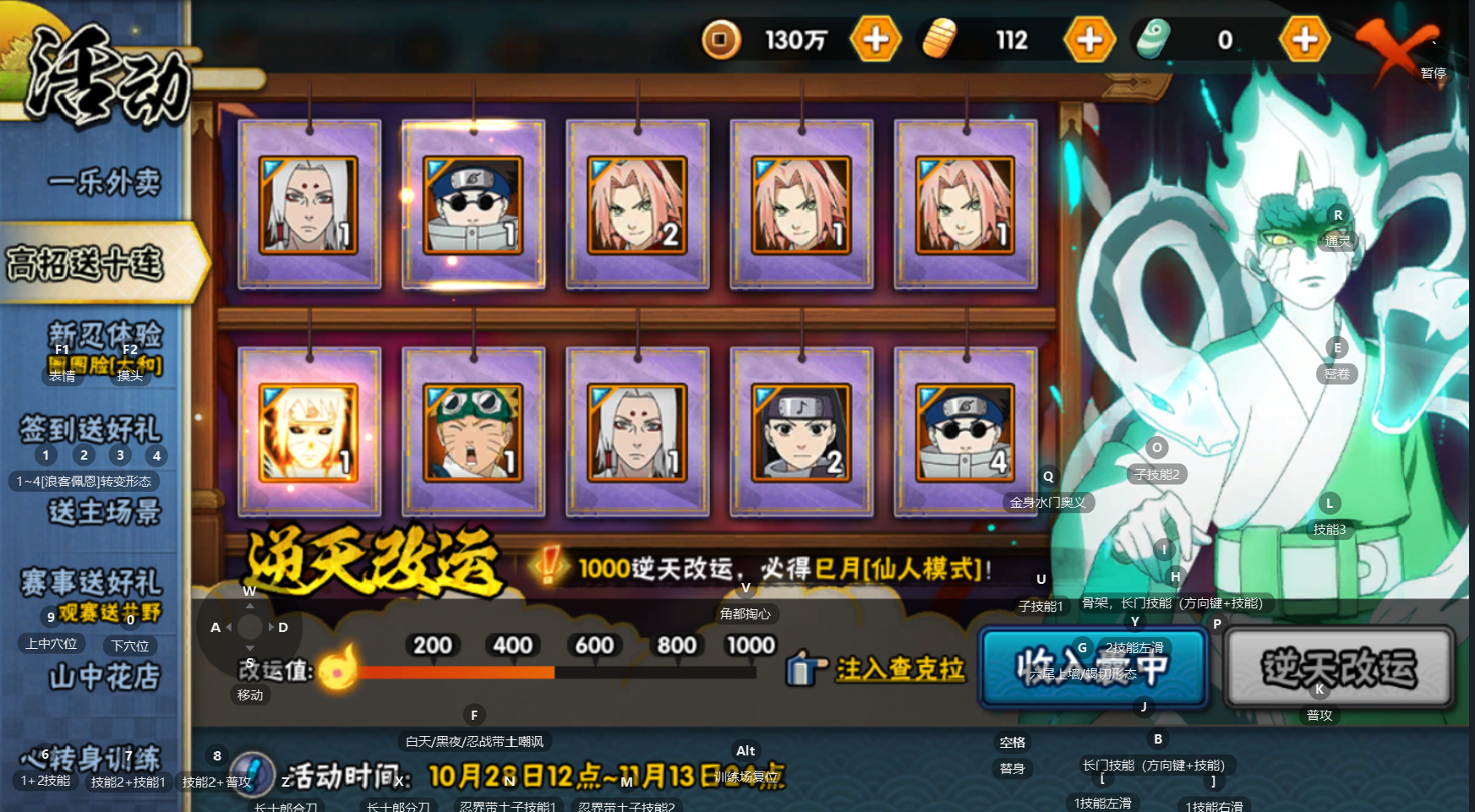Click the 逆天改运 reroll button

[x=1339, y=668]
